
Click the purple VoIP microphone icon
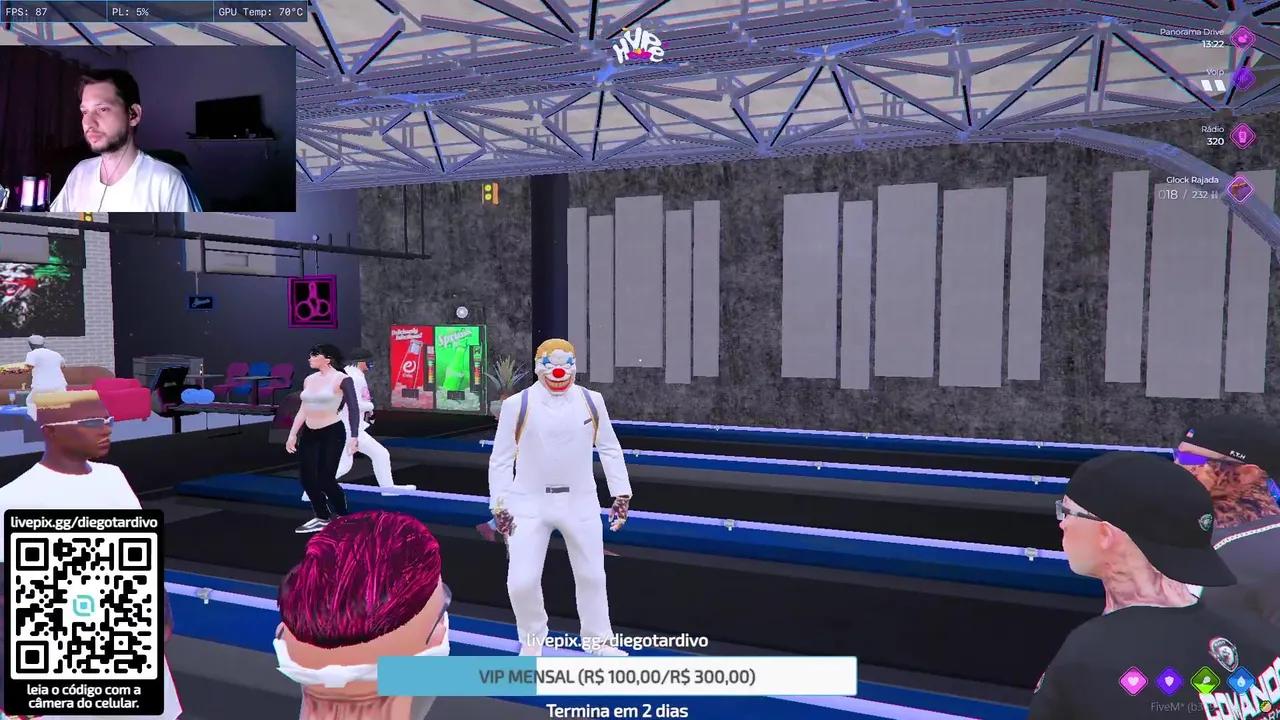pyautogui.click(x=1243, y=80)
